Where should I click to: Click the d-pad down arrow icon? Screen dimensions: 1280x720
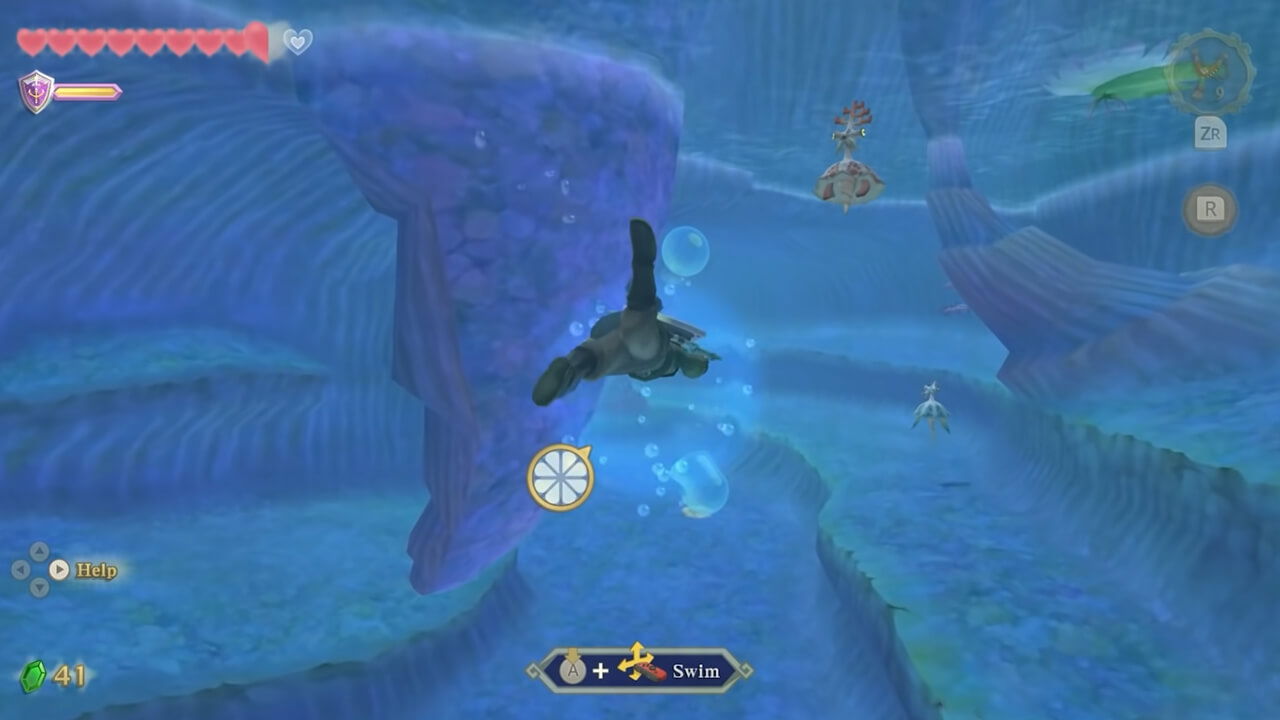38,587
